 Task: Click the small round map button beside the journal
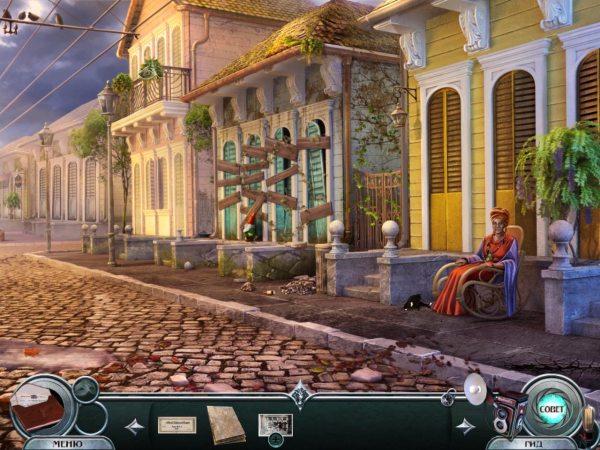click(x=86, y=387)
